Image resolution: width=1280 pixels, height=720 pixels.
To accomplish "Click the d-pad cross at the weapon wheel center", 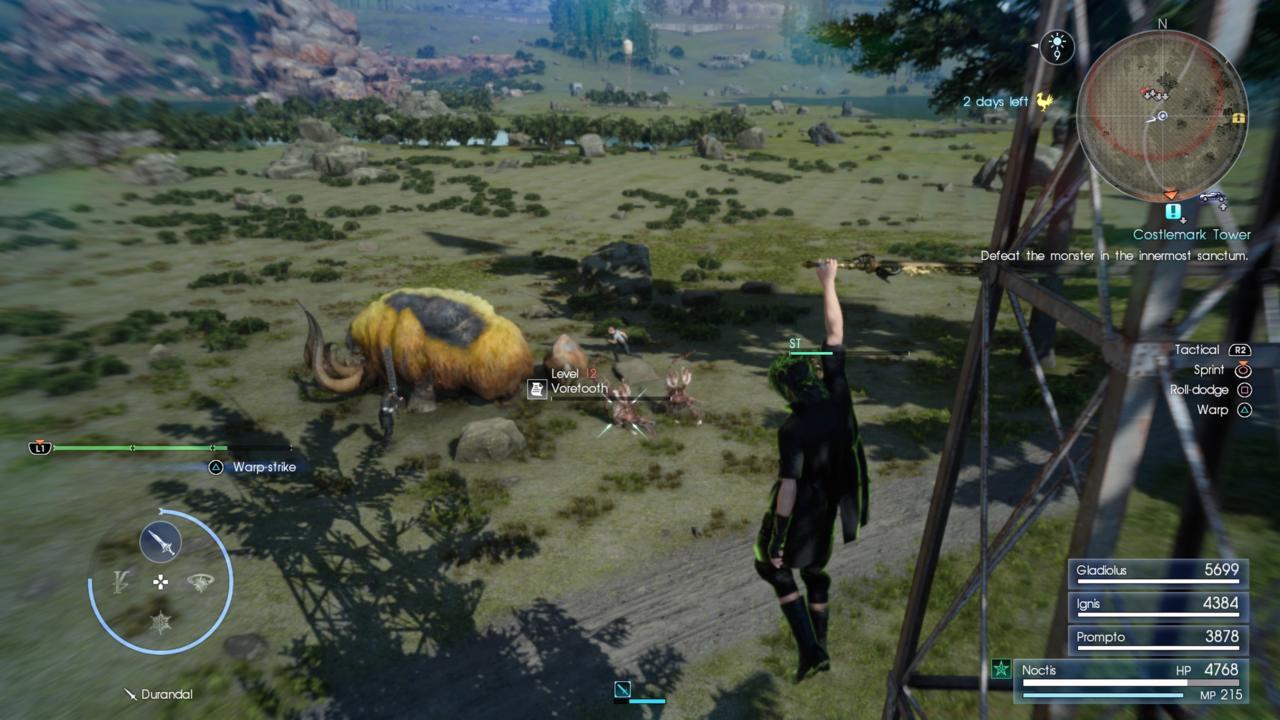I will (x=160, y=580).
